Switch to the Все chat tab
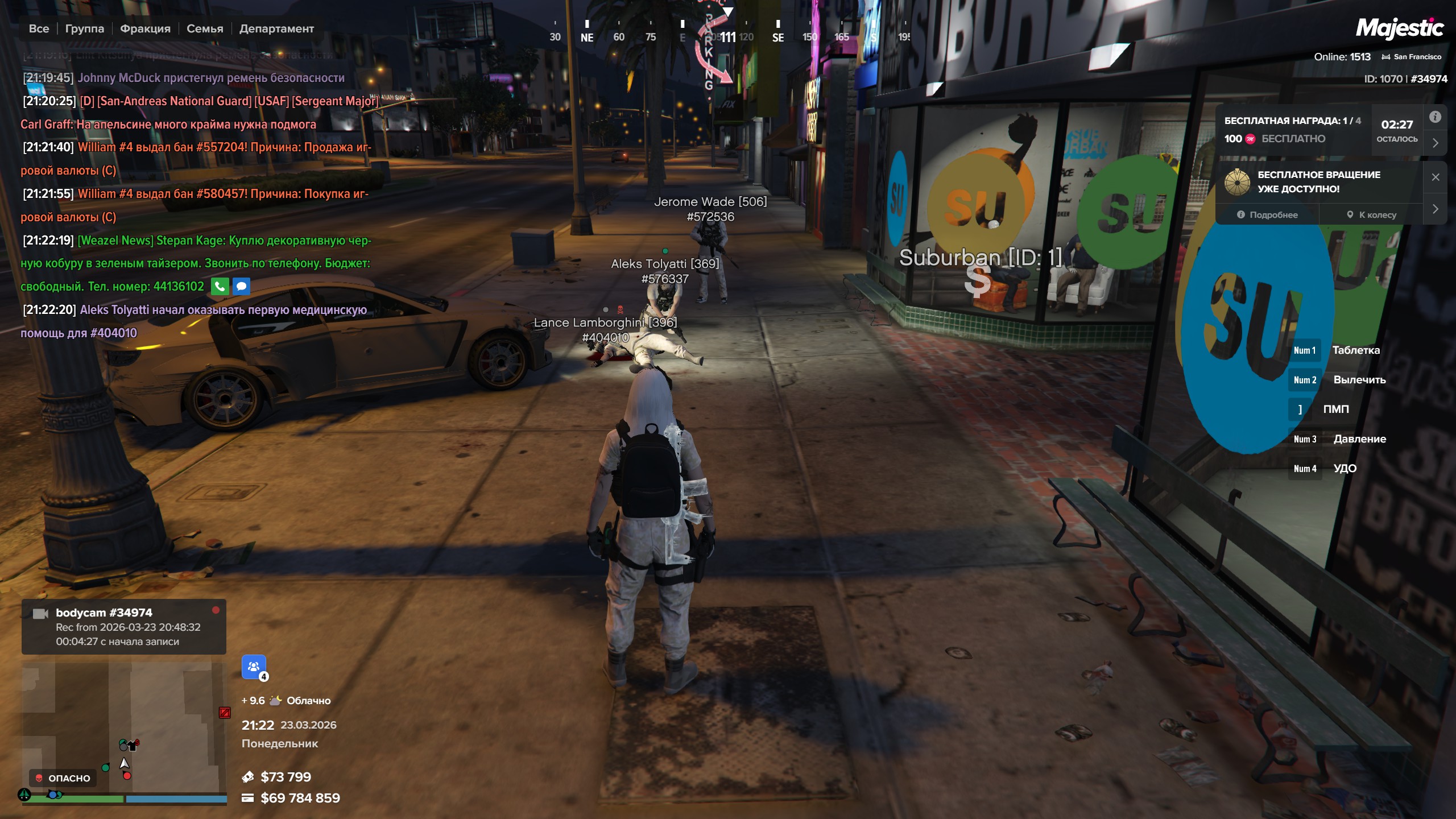Viewport: 1456px width, 819px height. point(39,28)
